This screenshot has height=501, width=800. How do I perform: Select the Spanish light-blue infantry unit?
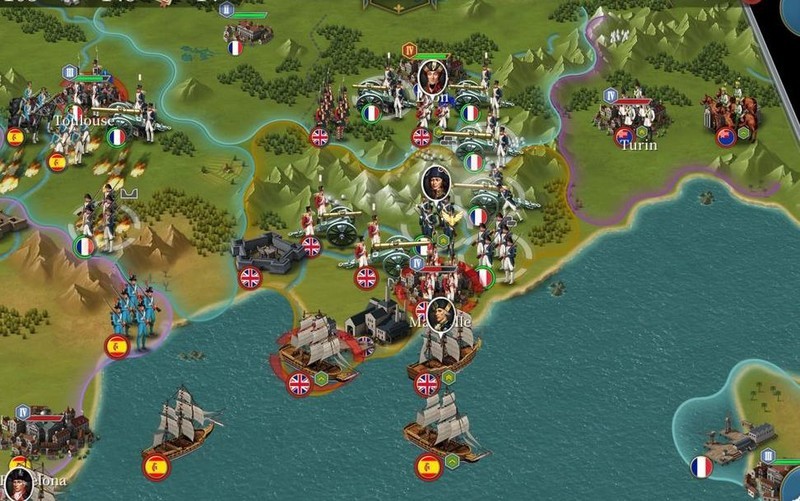pyautogui.click(x=133, y=310)
